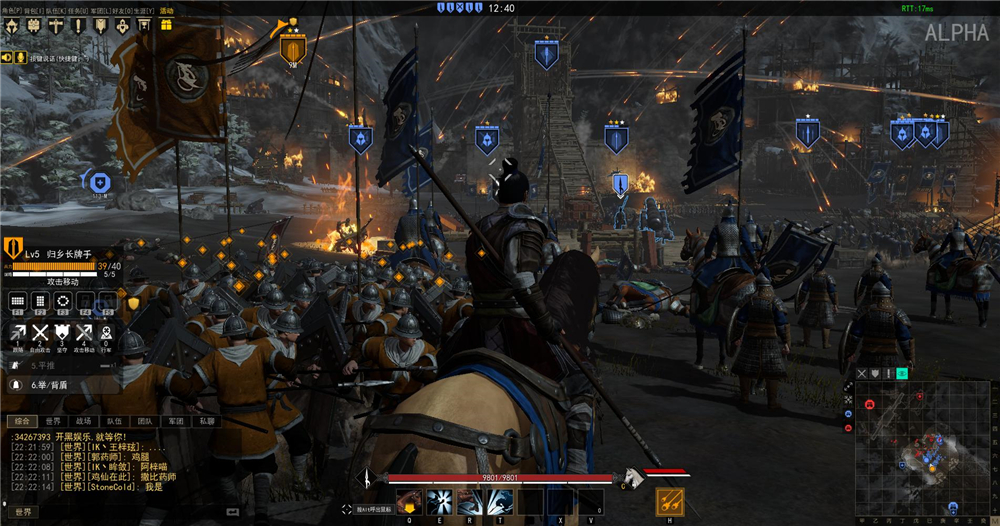
Task: Open the friends menu icon (好友)
Action: coord(123,26)
